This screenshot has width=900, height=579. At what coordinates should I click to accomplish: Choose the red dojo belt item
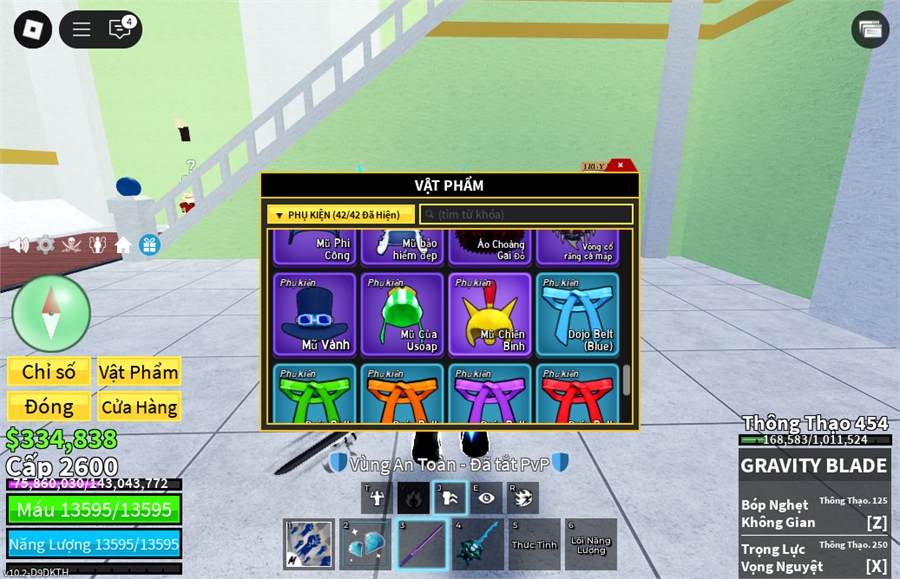576,395
